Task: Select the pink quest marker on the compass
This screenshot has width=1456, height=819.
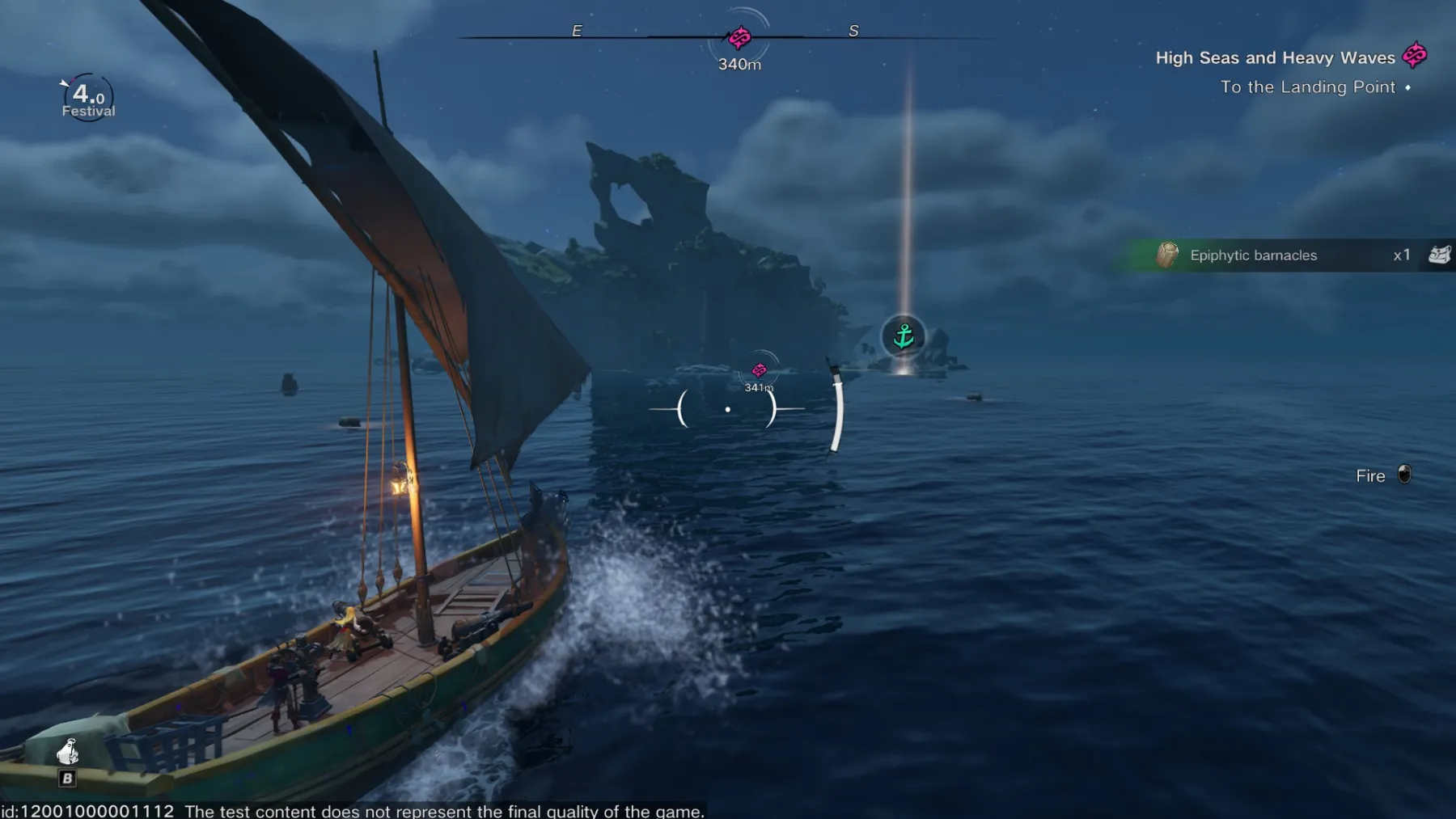Action: click(739, 37)
